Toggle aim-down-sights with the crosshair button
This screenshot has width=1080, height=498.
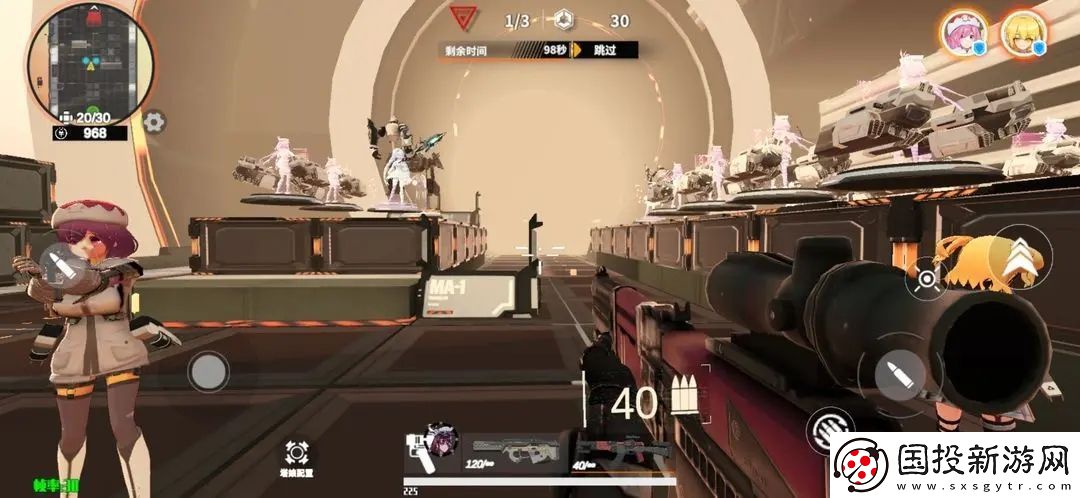[x=927, y=278]
